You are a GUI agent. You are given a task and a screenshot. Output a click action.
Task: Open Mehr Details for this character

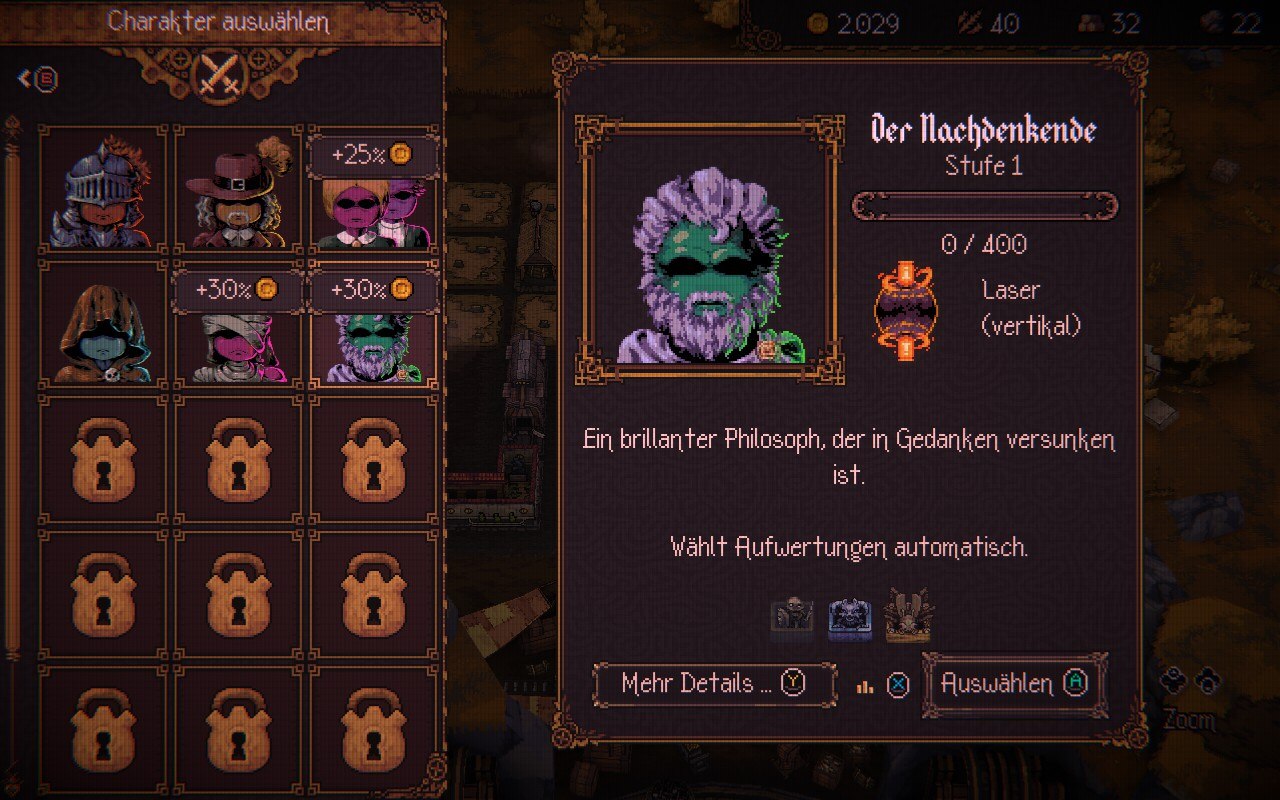tap(714, 684)
